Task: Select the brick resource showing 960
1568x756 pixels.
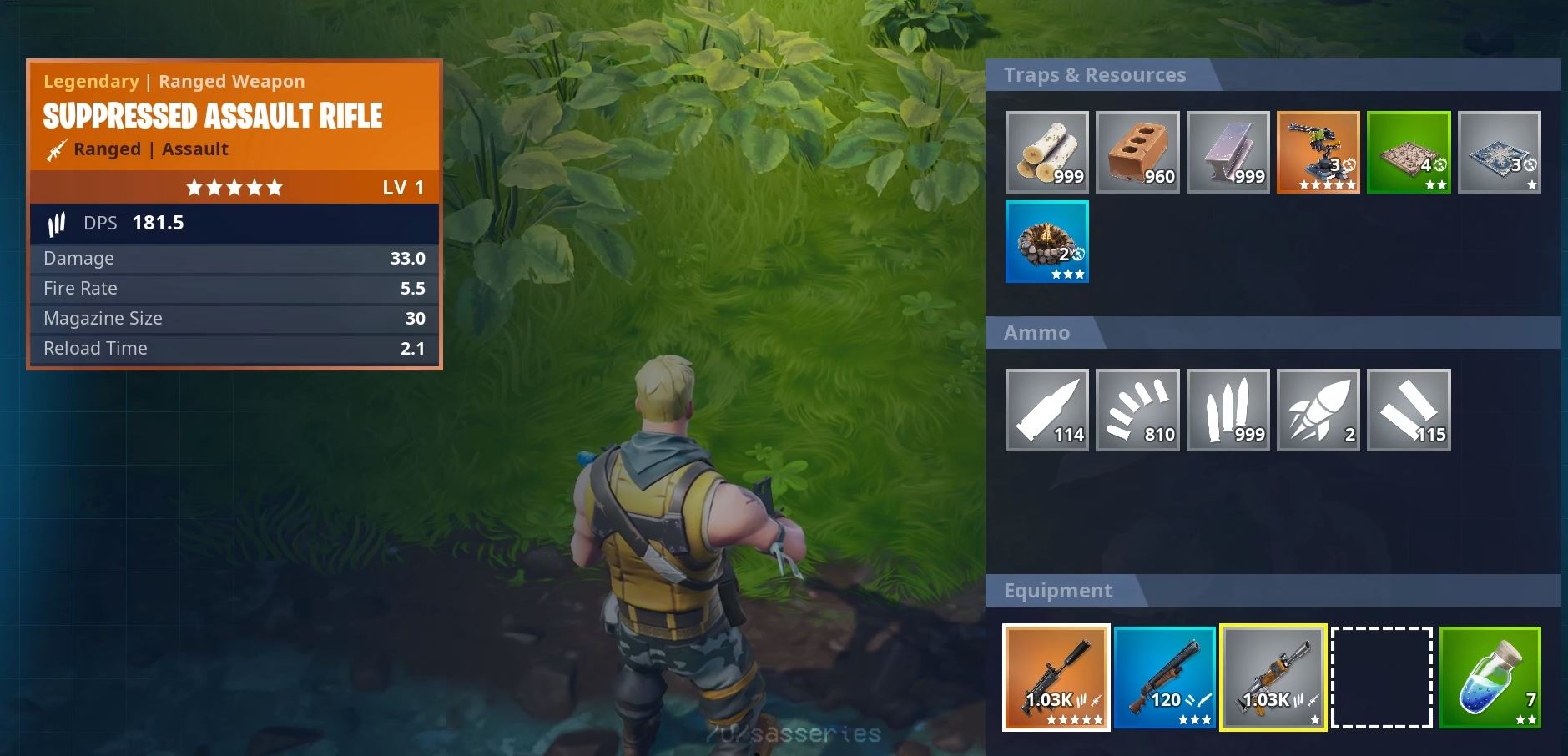Action: coord(1138,152)
